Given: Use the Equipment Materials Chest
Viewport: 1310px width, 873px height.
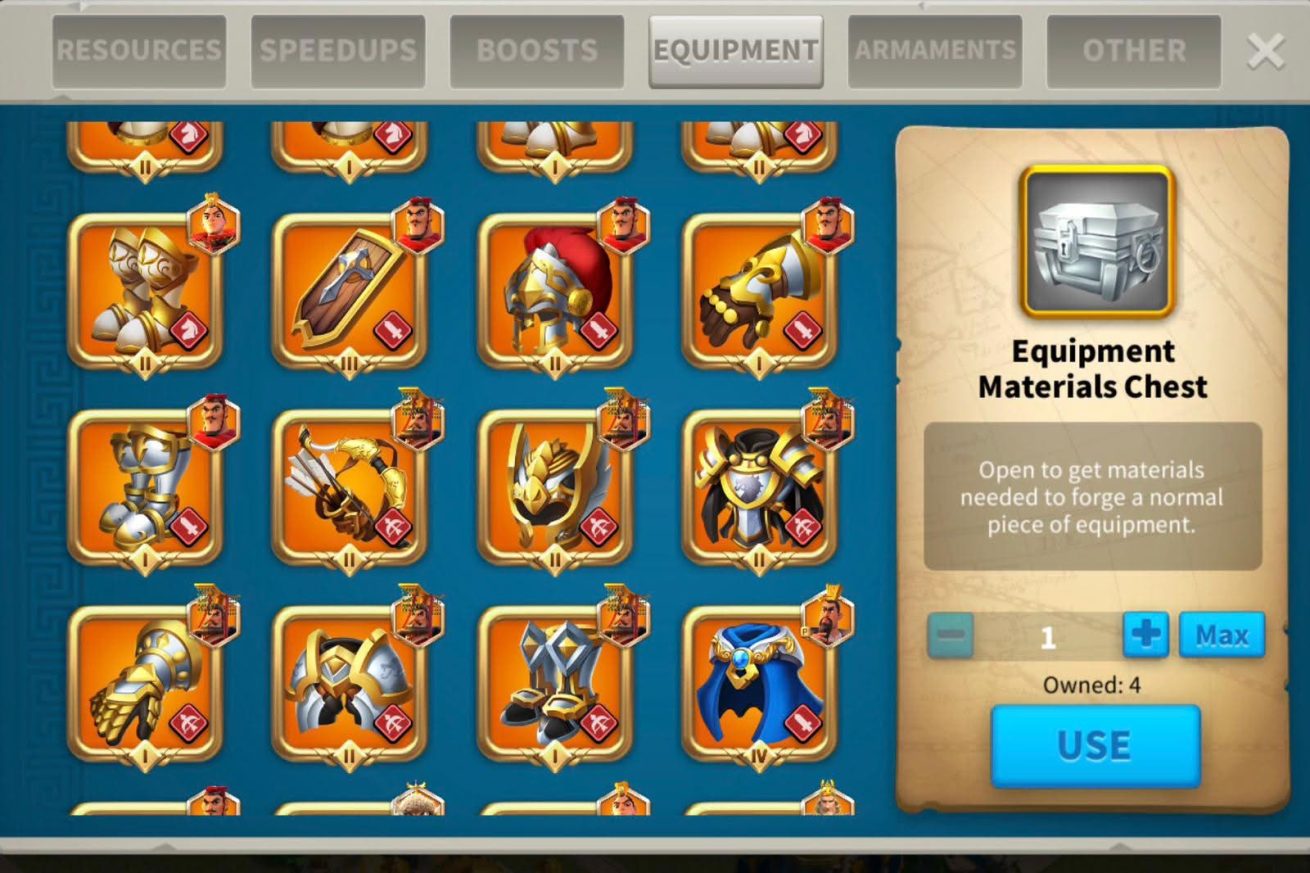Looking at the screenshot, I should tap(1095, 746).
